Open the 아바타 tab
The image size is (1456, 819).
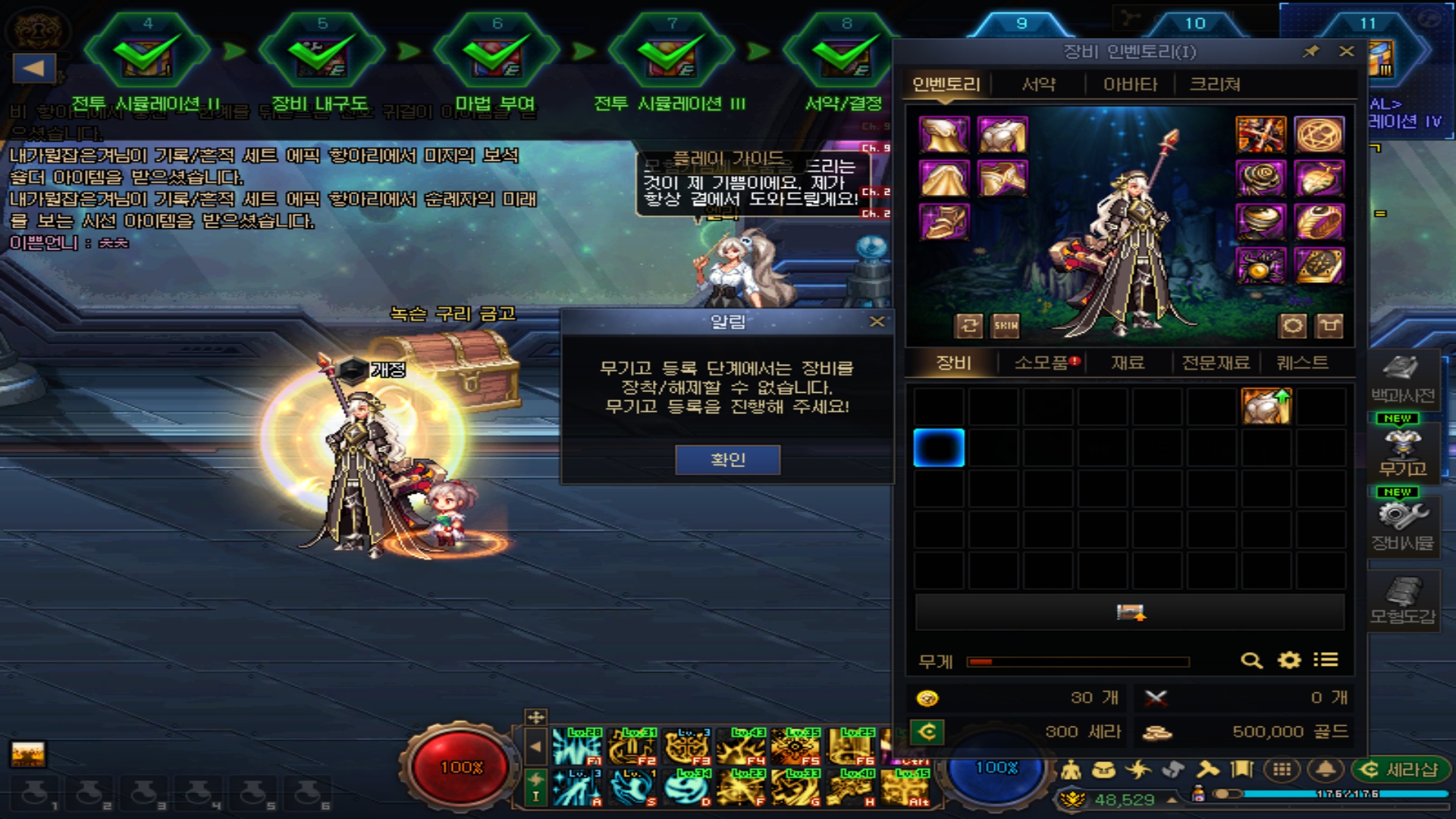1130,84
